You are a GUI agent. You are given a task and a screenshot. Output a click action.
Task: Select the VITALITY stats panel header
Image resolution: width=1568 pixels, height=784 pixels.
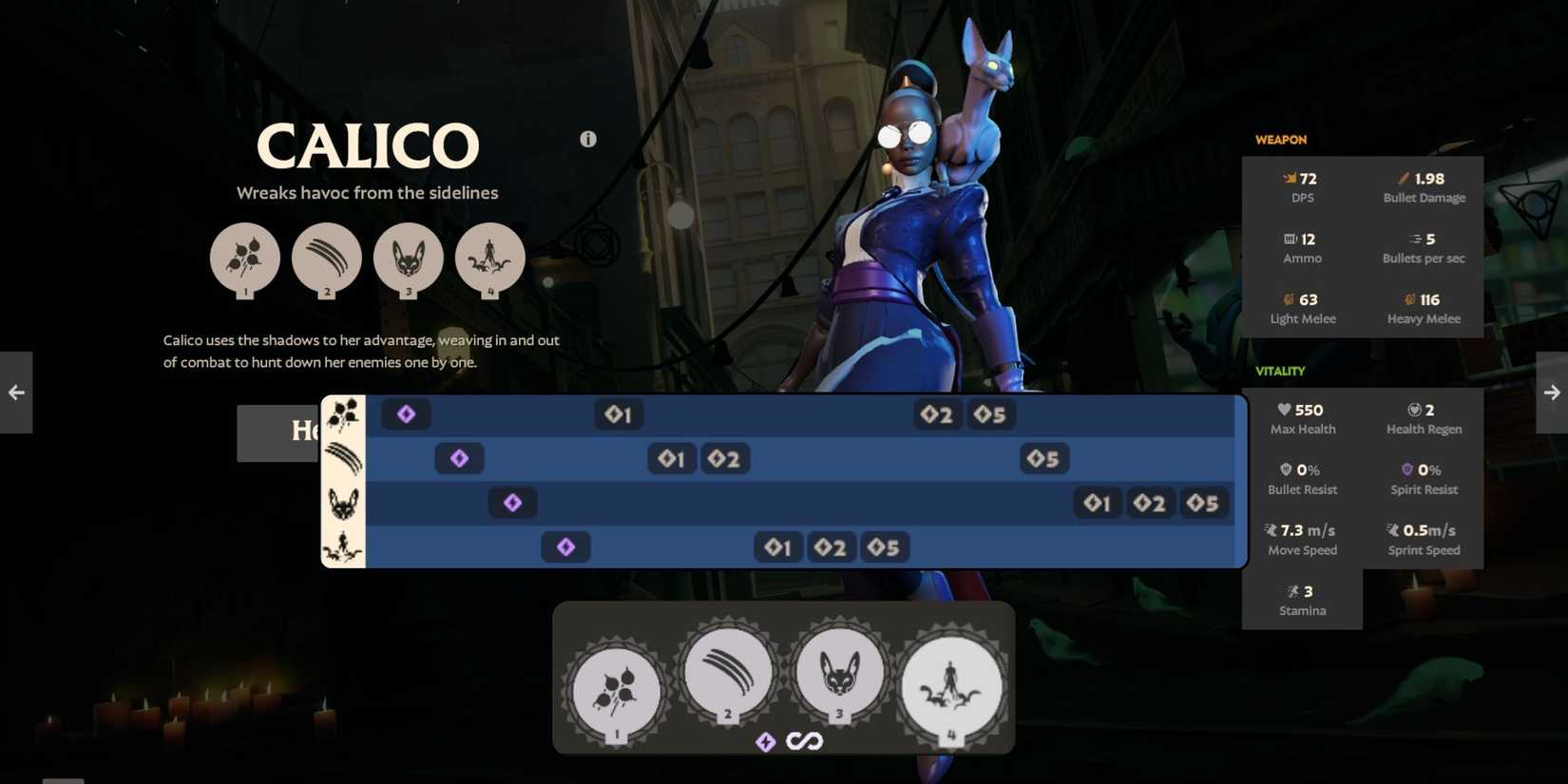pyautogui.click(x=1280, y=371)
